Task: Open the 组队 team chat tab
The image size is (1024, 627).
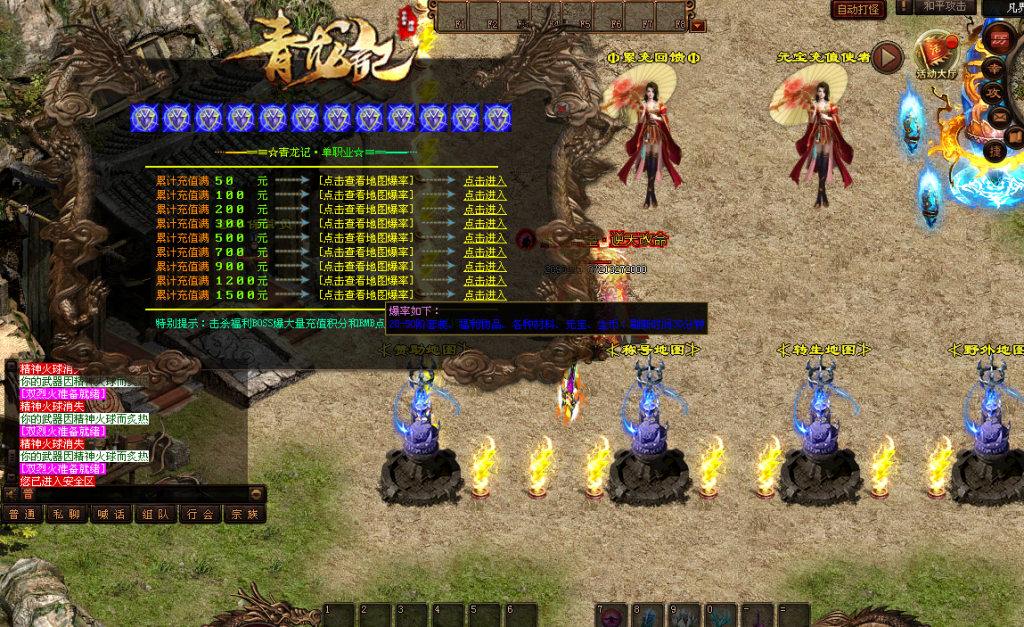Action: 156,514
